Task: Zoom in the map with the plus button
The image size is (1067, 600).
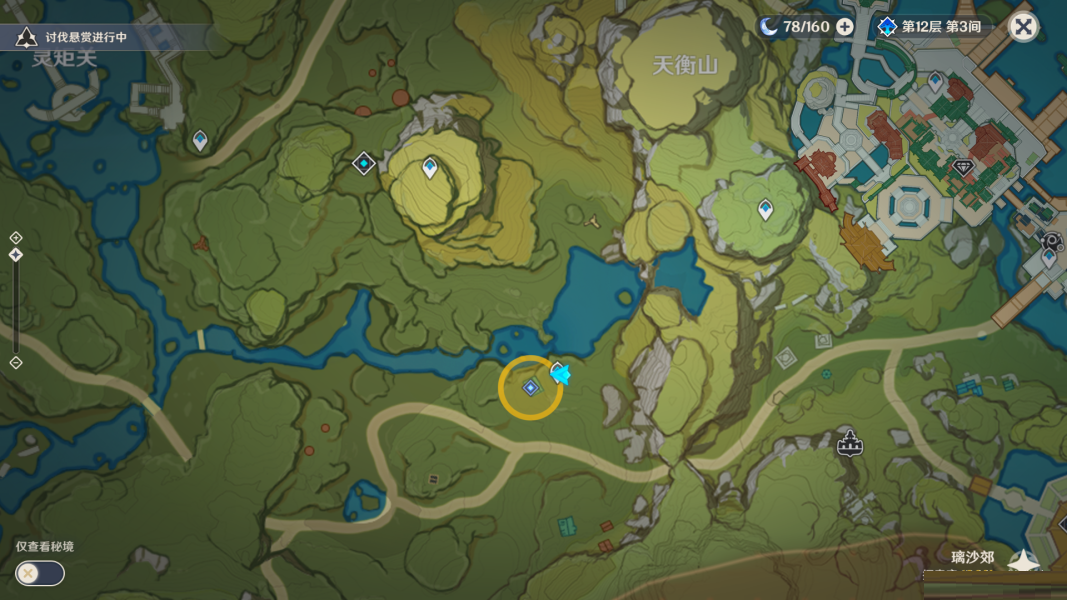Action: [x=16, y=237]
